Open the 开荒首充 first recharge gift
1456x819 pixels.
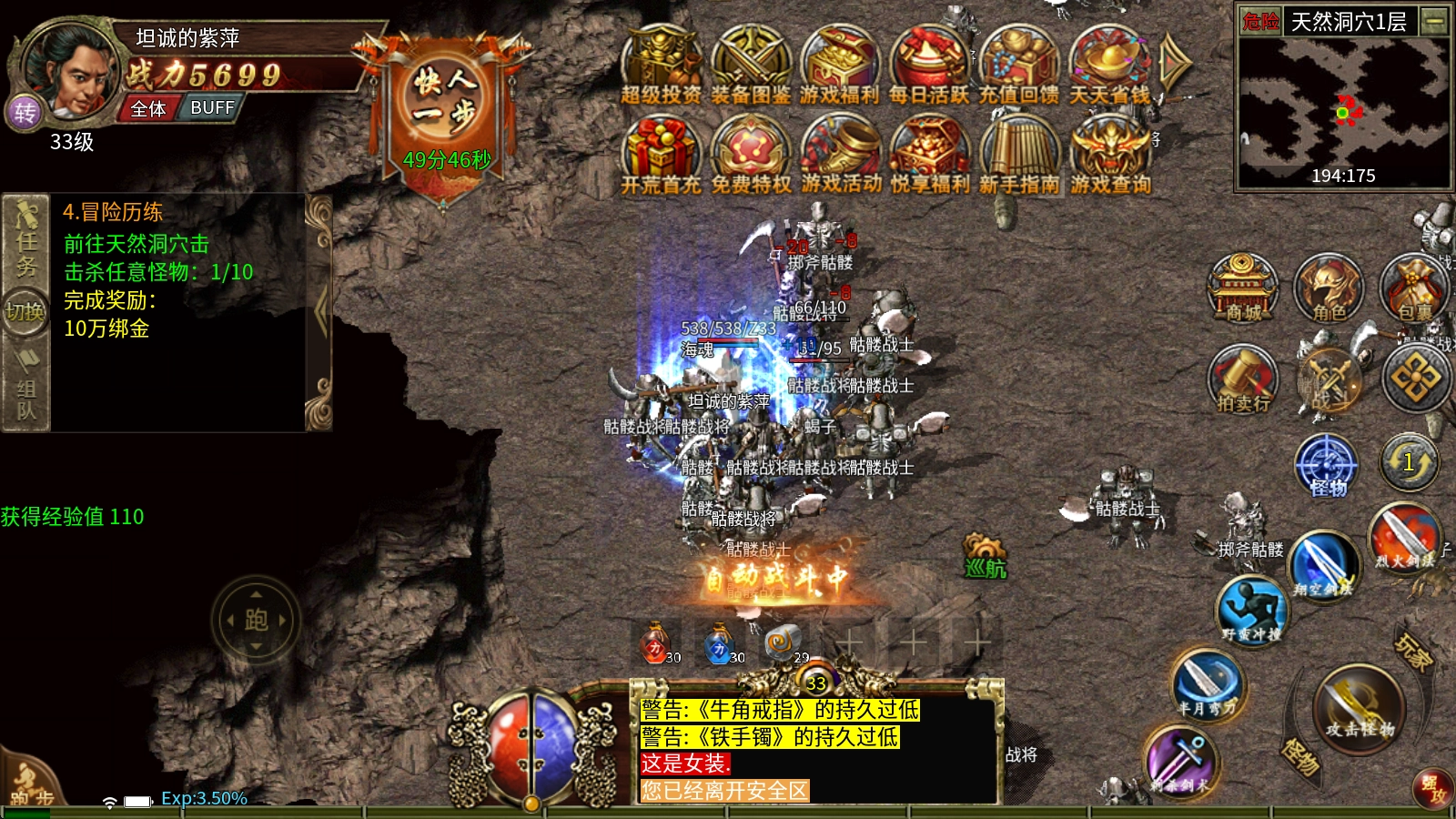(661, 153)
